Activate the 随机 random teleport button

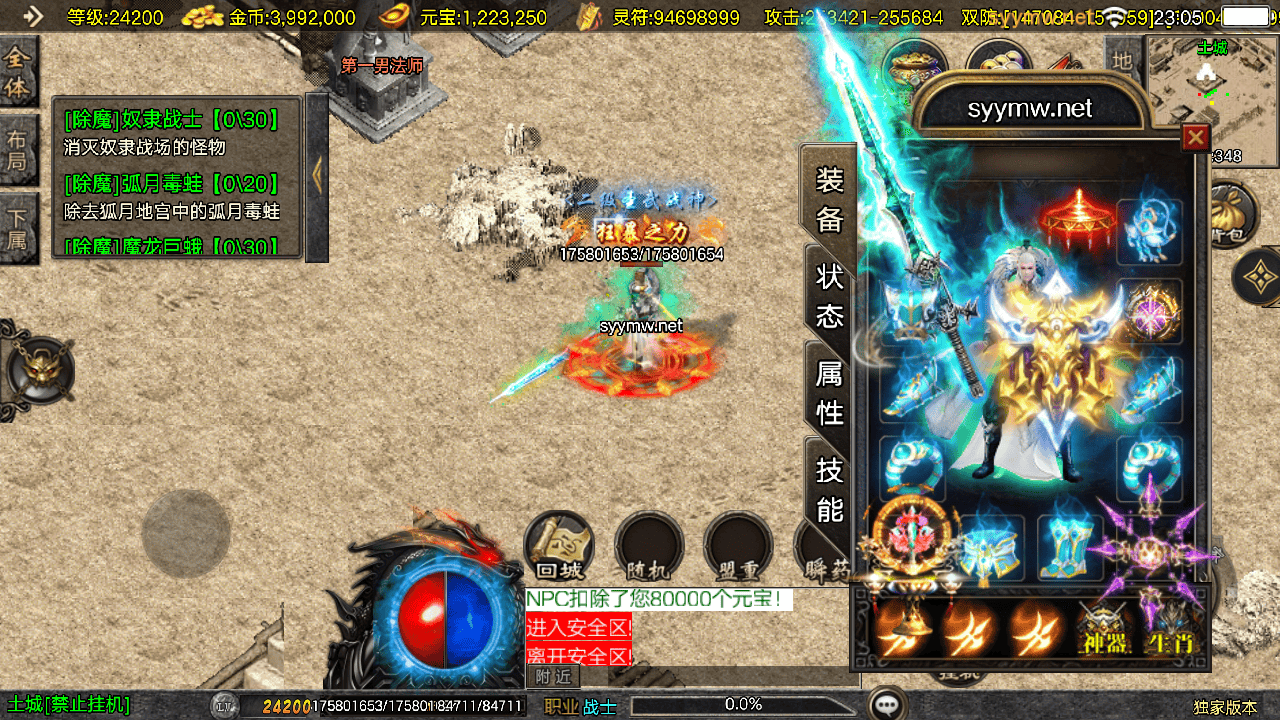point(648,547)
